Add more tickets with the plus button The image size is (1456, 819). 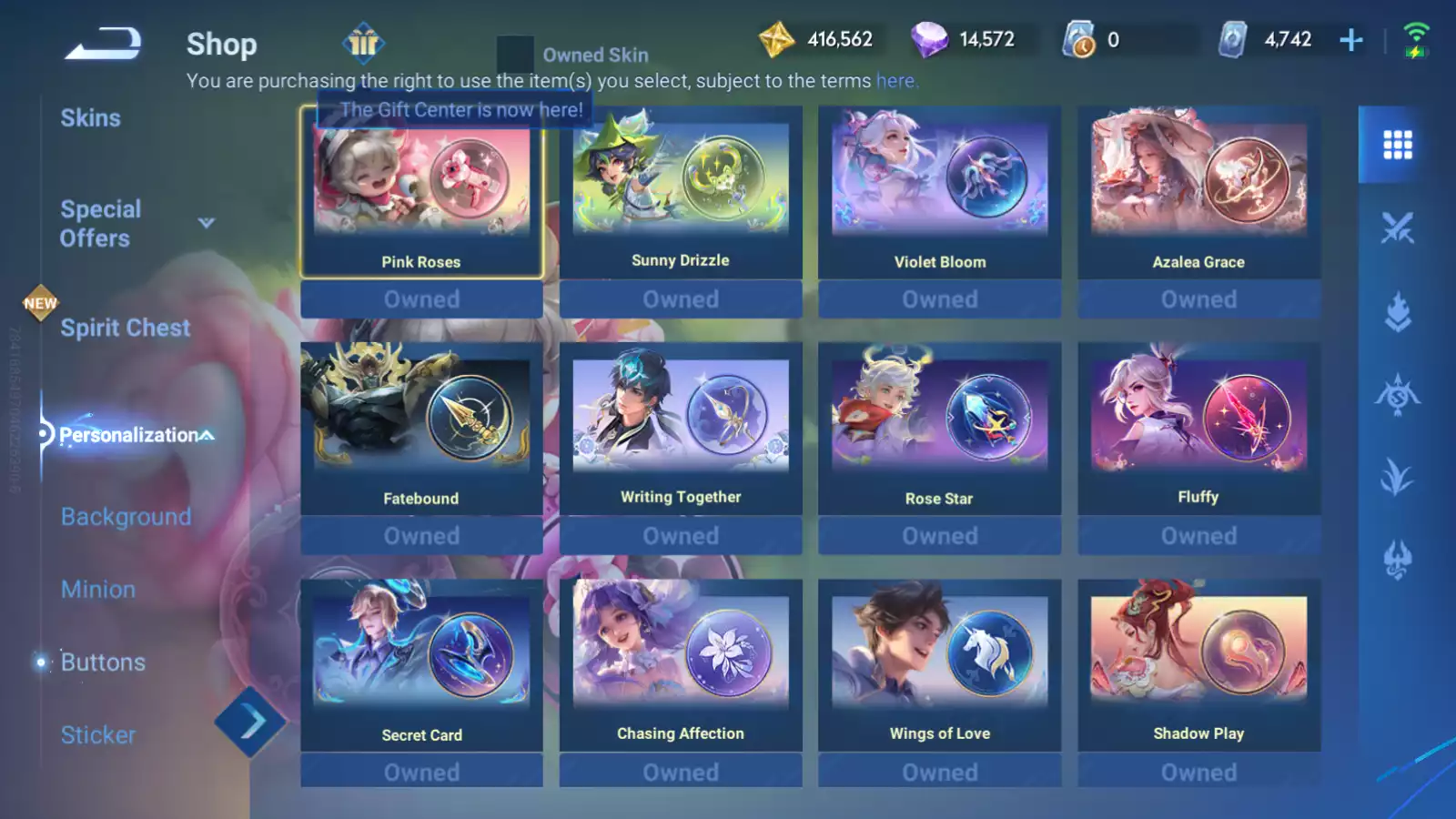(1351, 40)
